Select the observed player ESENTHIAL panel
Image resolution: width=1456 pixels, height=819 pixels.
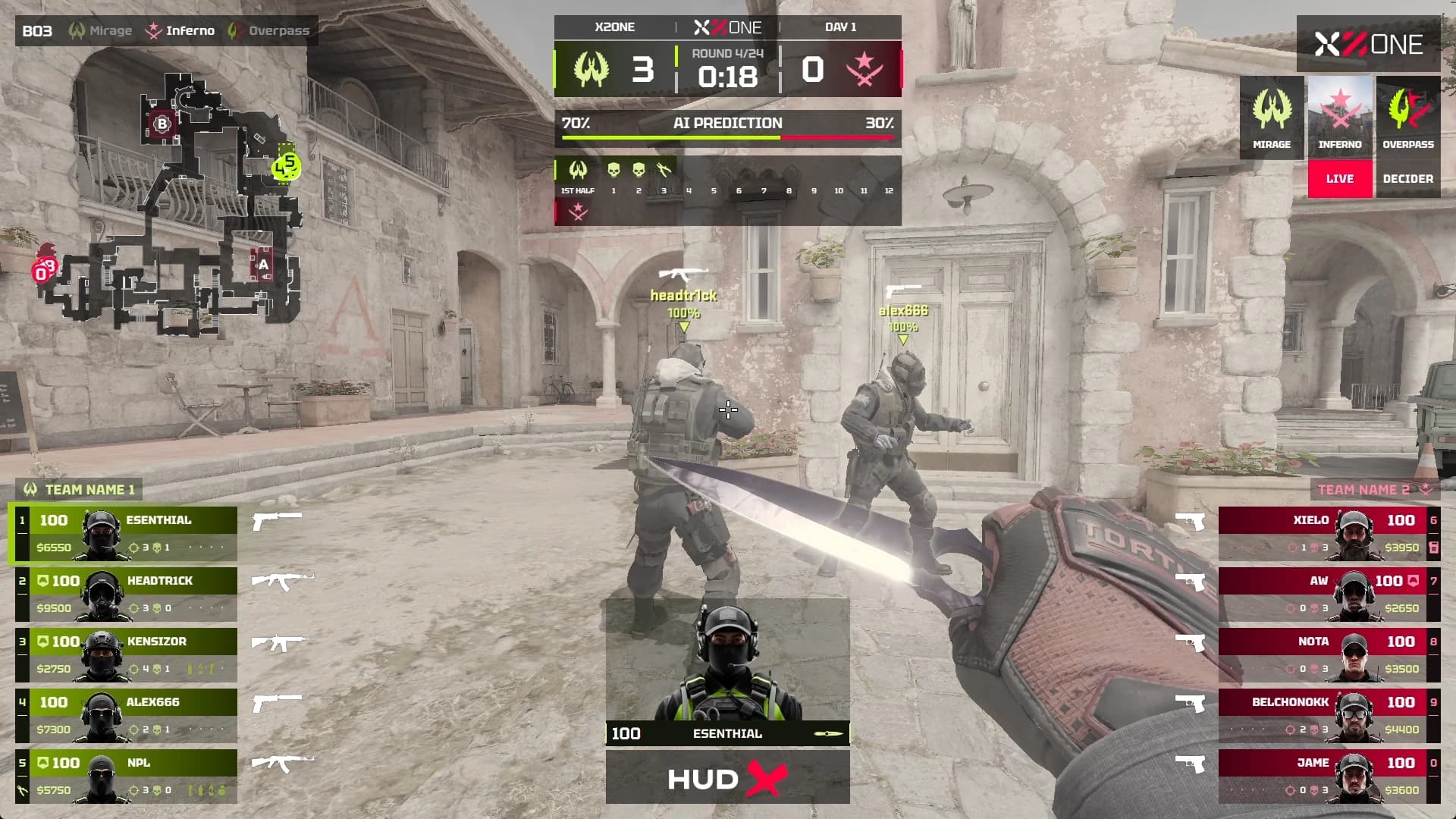(727, 671)
